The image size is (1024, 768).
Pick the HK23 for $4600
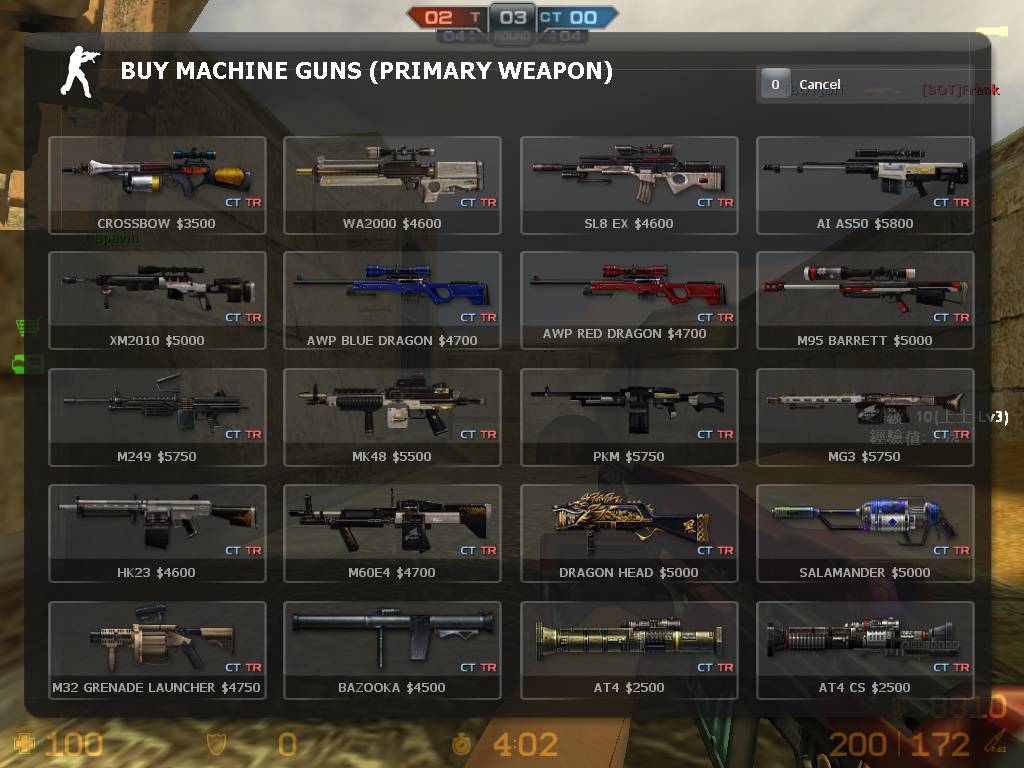click(157, 533)
